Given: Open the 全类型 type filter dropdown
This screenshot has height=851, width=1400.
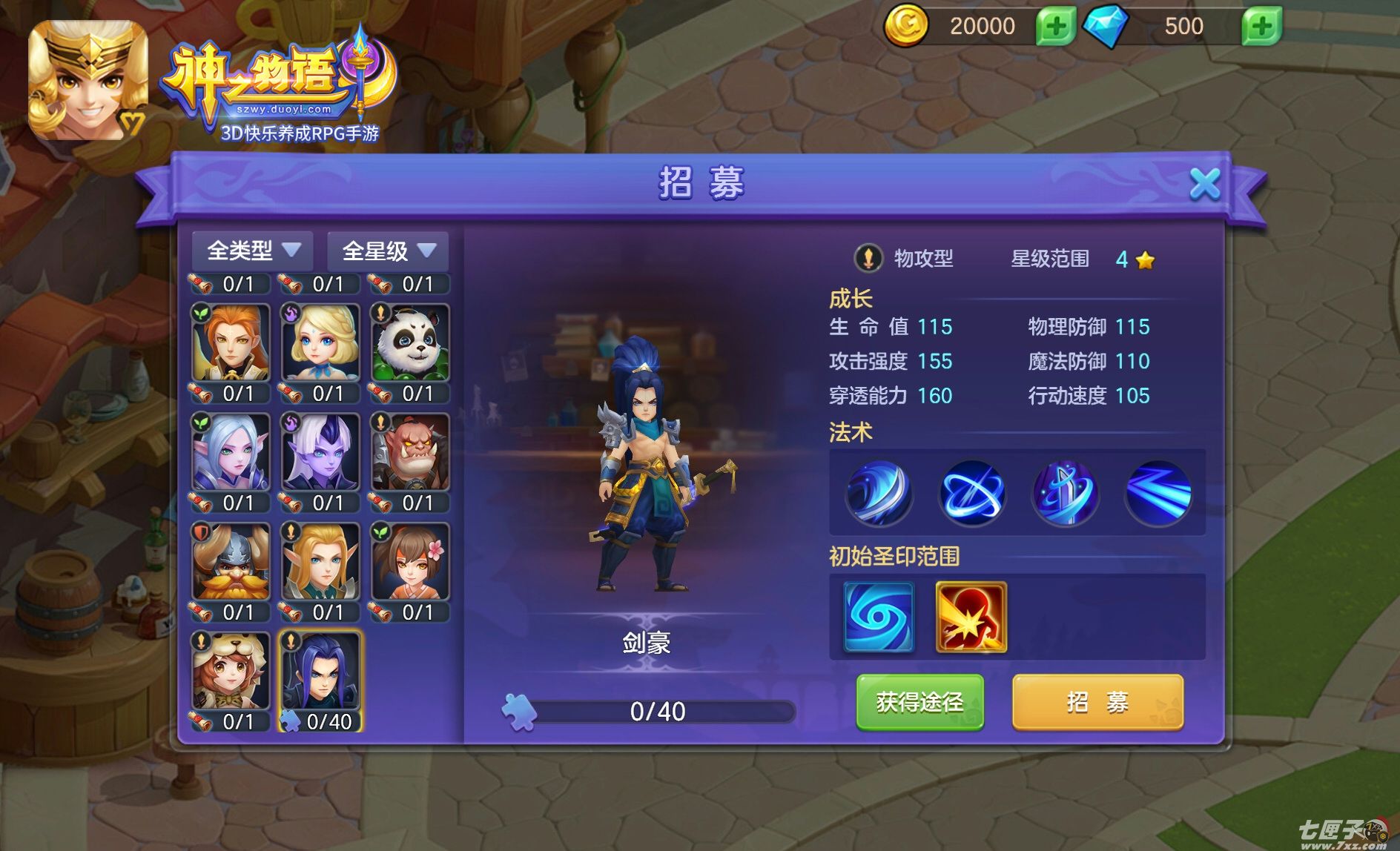Looking at the screenshot, I should (x=253, y=251).
